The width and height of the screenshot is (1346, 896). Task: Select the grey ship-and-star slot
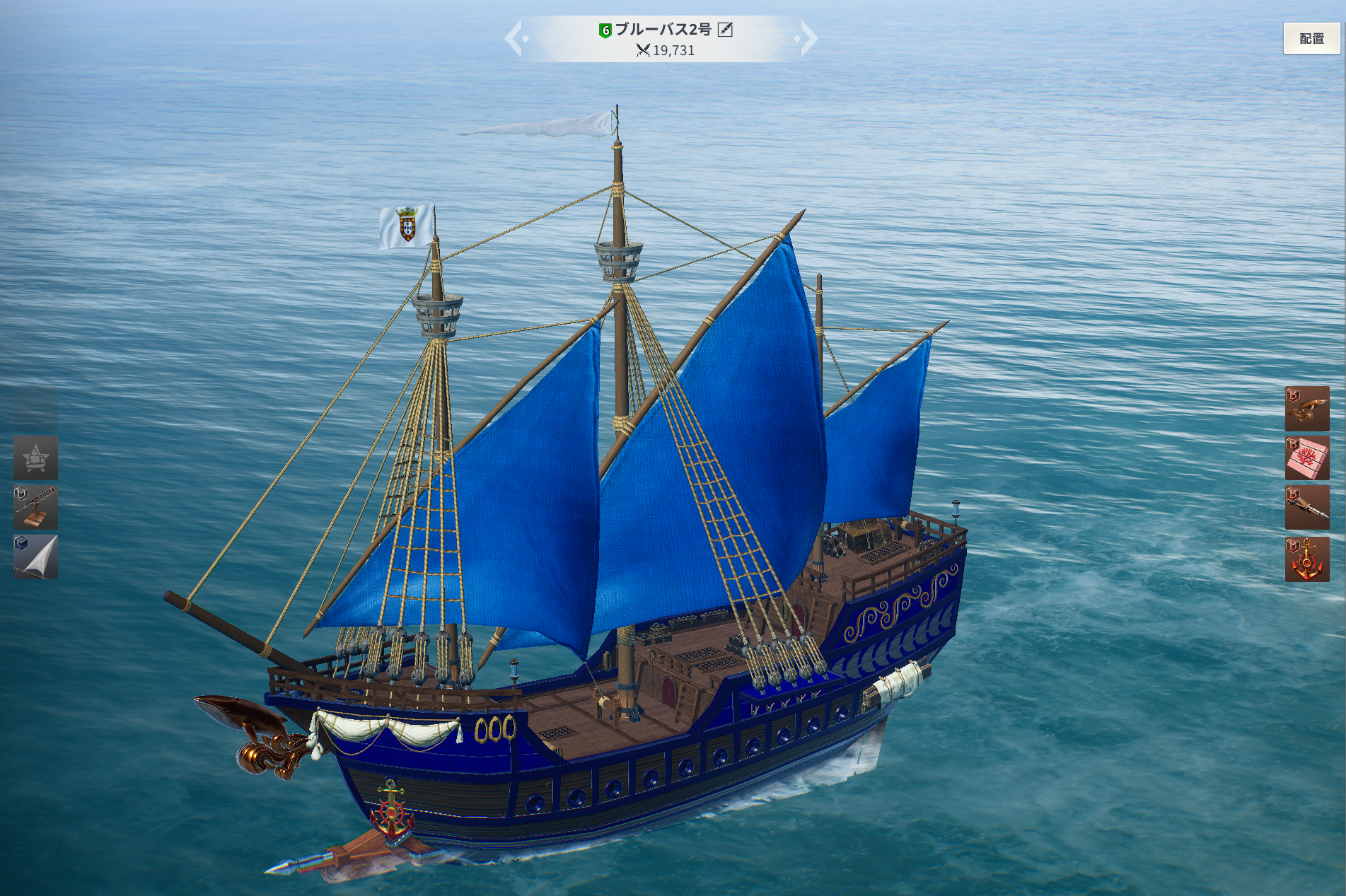(x=35, y=458)
